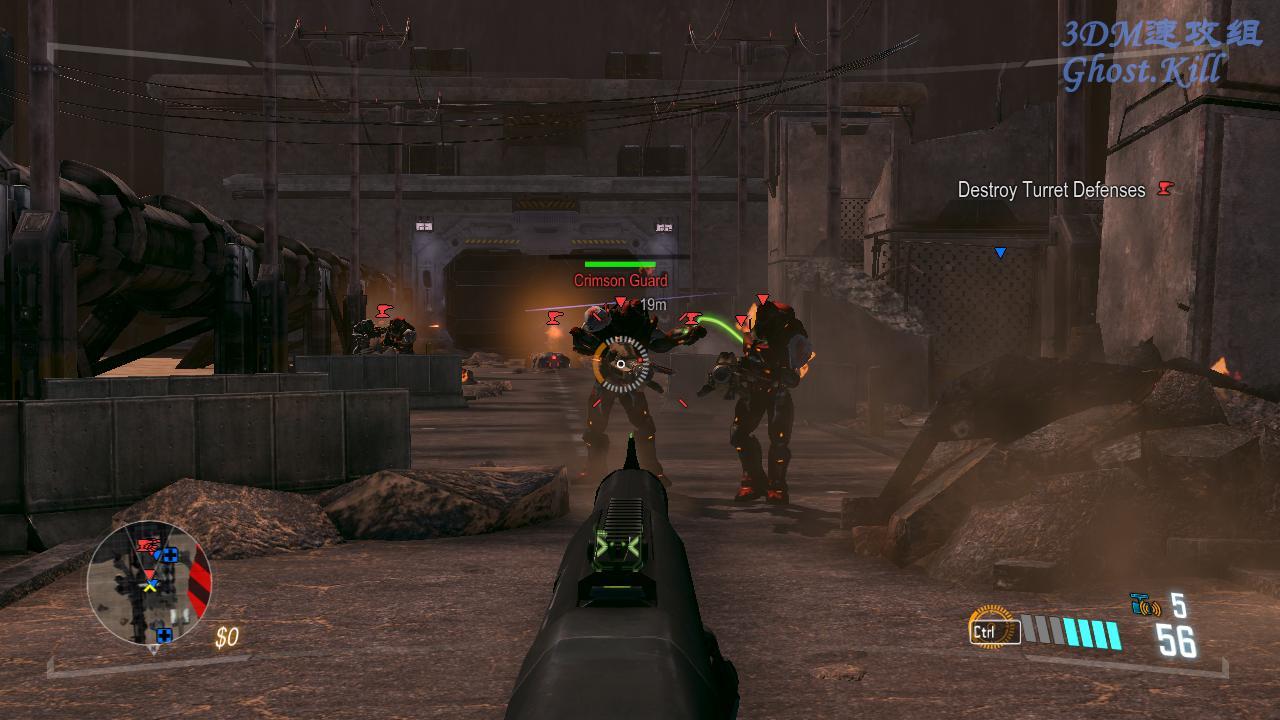This screenshot has width=1280, height=720.
Task: Click the circular minimap
Action: [150, 585]
